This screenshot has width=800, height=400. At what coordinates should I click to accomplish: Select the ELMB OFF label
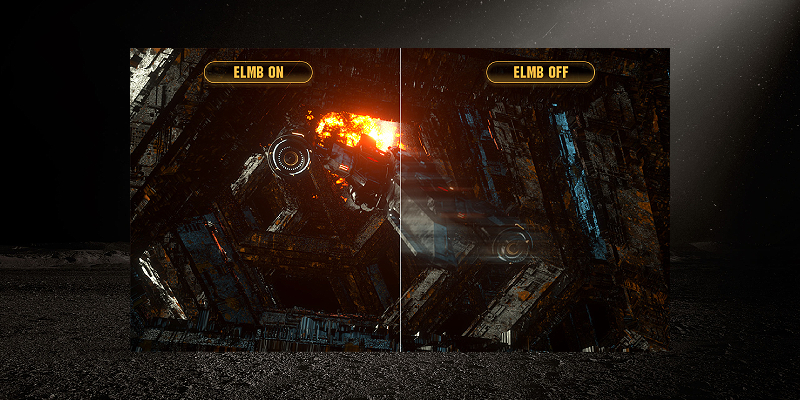point(540,72)
